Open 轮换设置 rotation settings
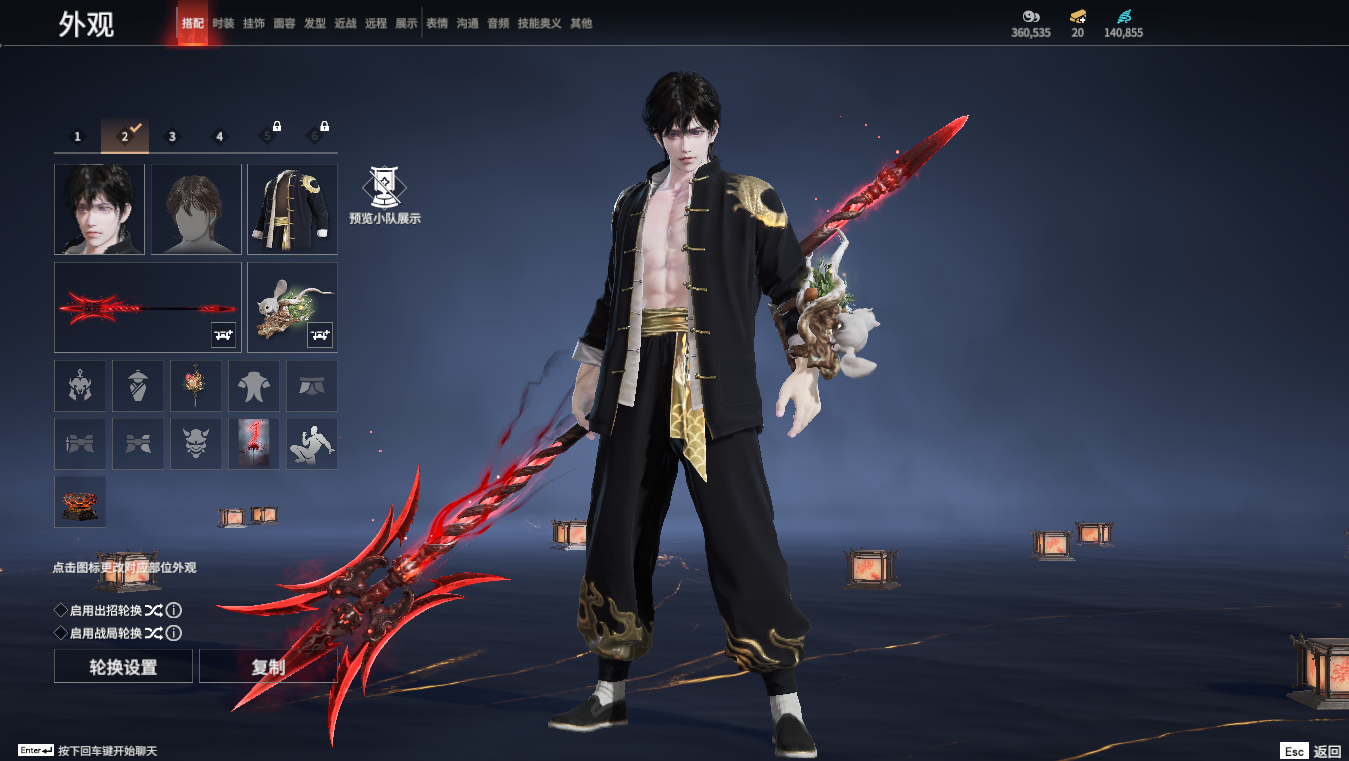Image resolution: width=1349 pixels, height=761 pixels. 123,667
